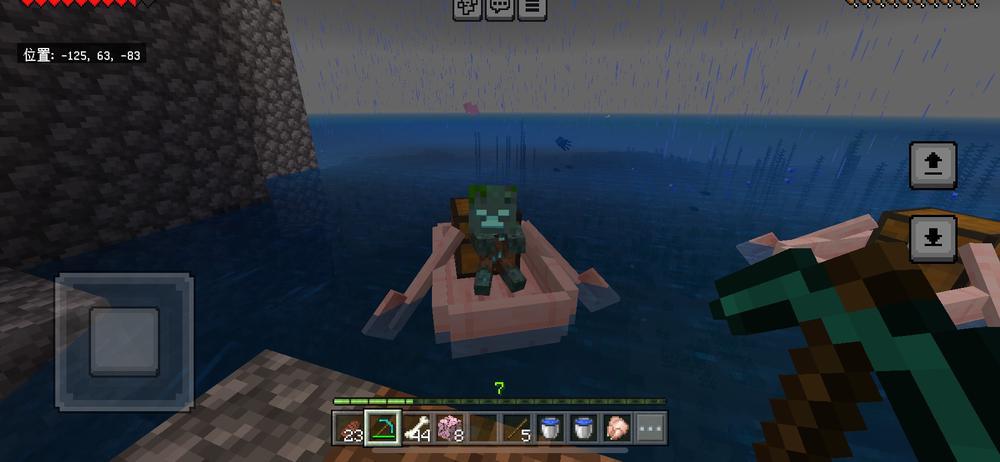Tap the jump up-arrow button
This screenshot has height=462, width=1000.
point(932,165)
